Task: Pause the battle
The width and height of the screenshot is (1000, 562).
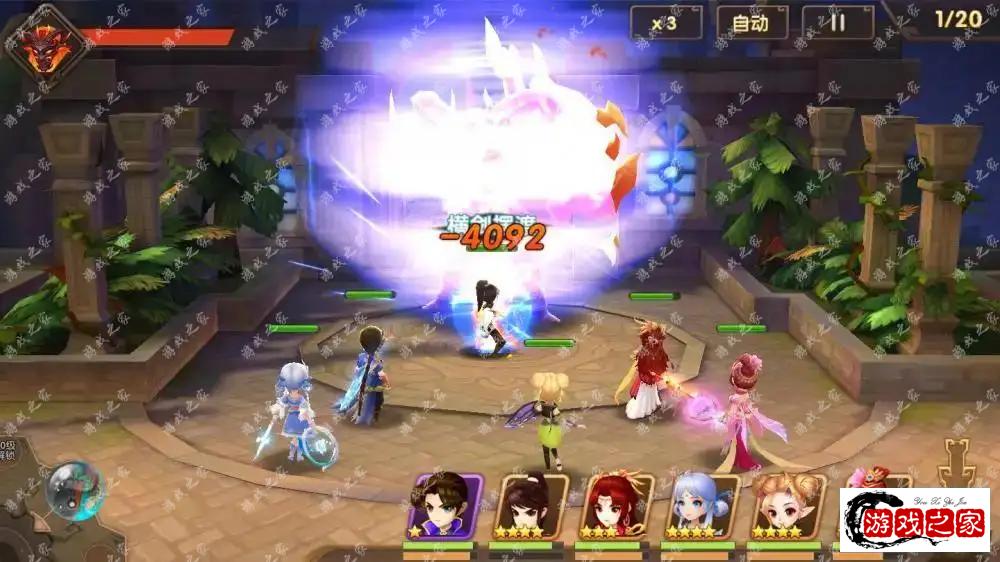Action: tap(837, 22)
